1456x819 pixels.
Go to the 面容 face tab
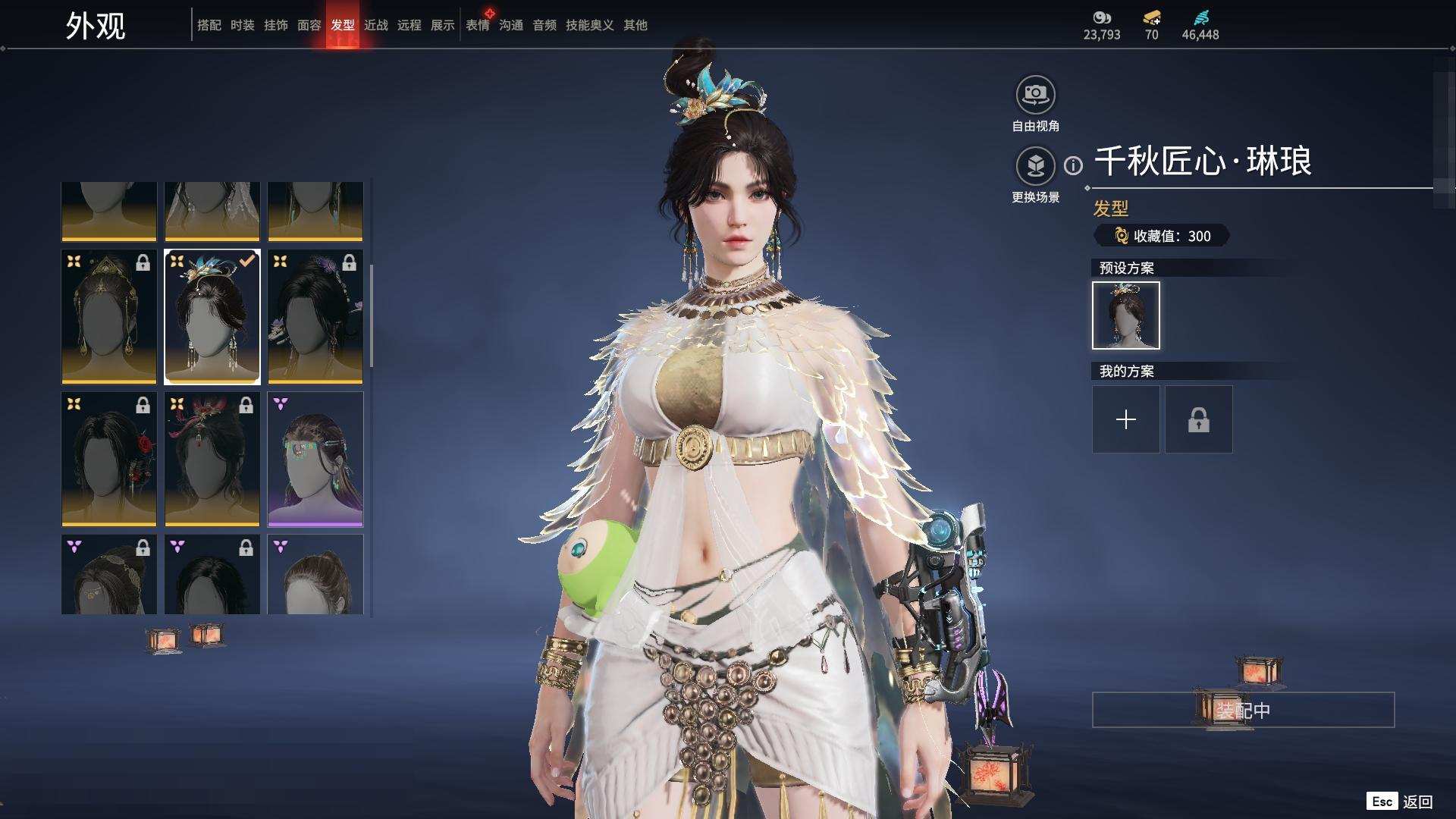309,25
